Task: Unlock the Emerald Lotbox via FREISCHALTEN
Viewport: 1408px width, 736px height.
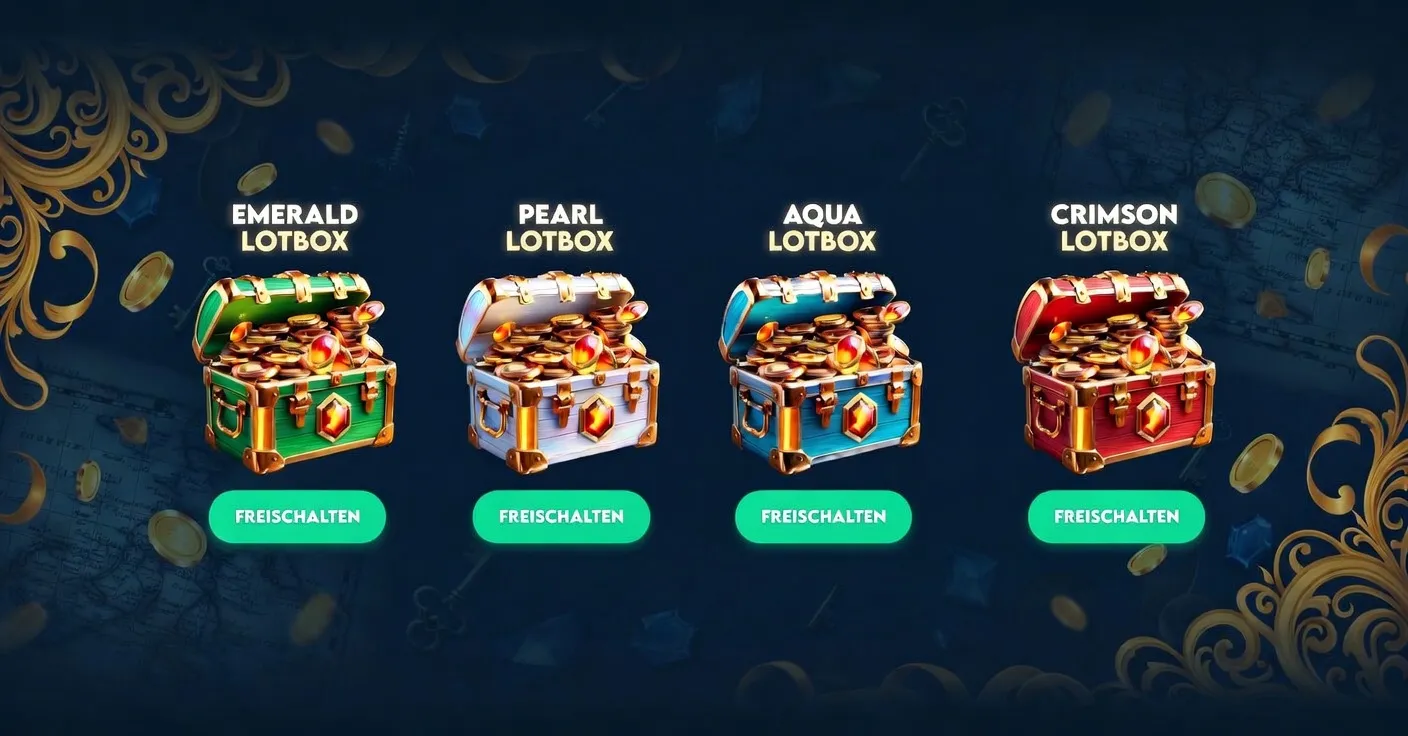Action: pos(296,517)
